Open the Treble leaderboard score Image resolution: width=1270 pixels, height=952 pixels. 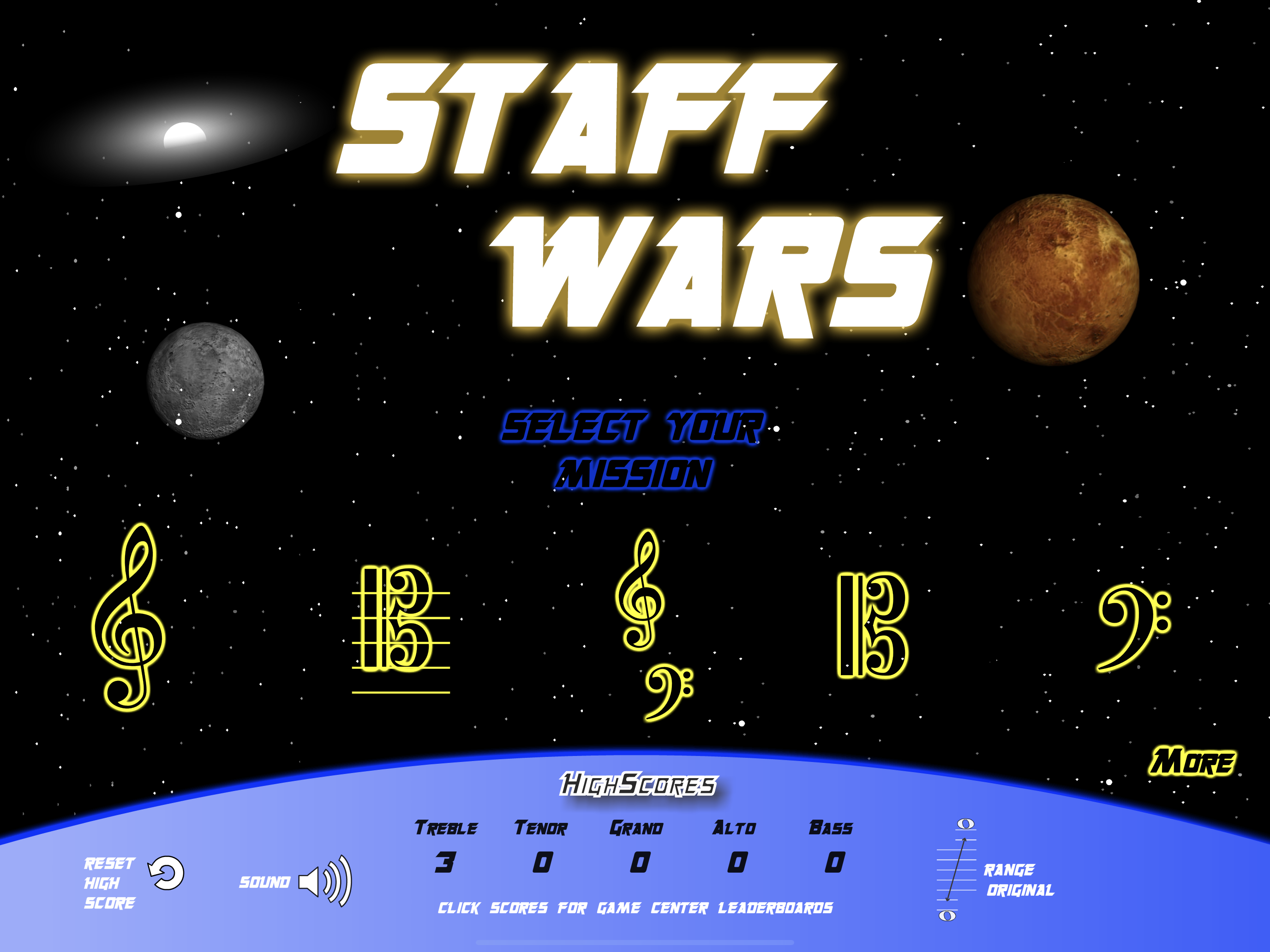[445, 863]
